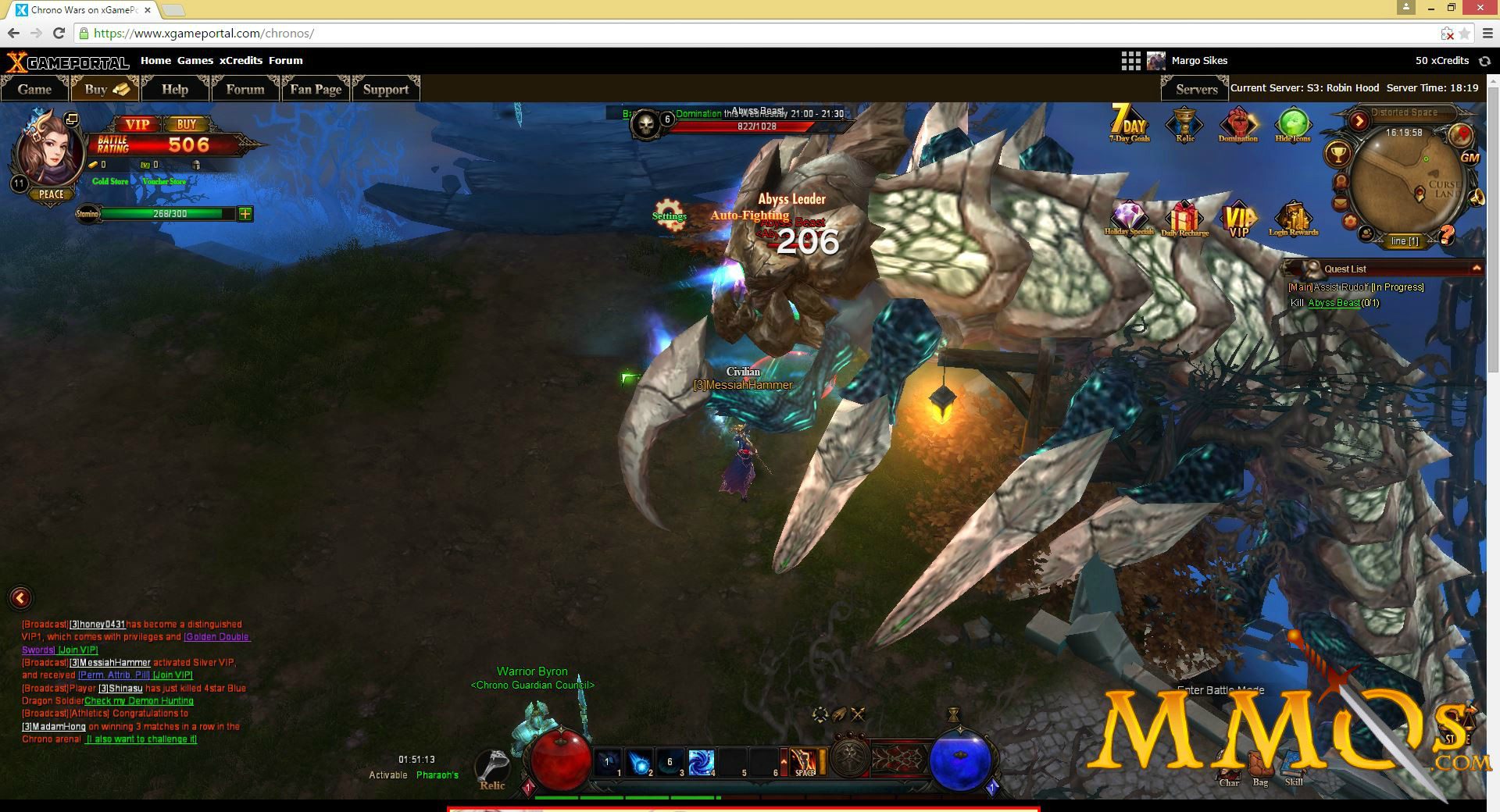This screenshot has height=812, width=1500.
Task: Open the Daily Recharge rewards
Action: point(1184,217)
